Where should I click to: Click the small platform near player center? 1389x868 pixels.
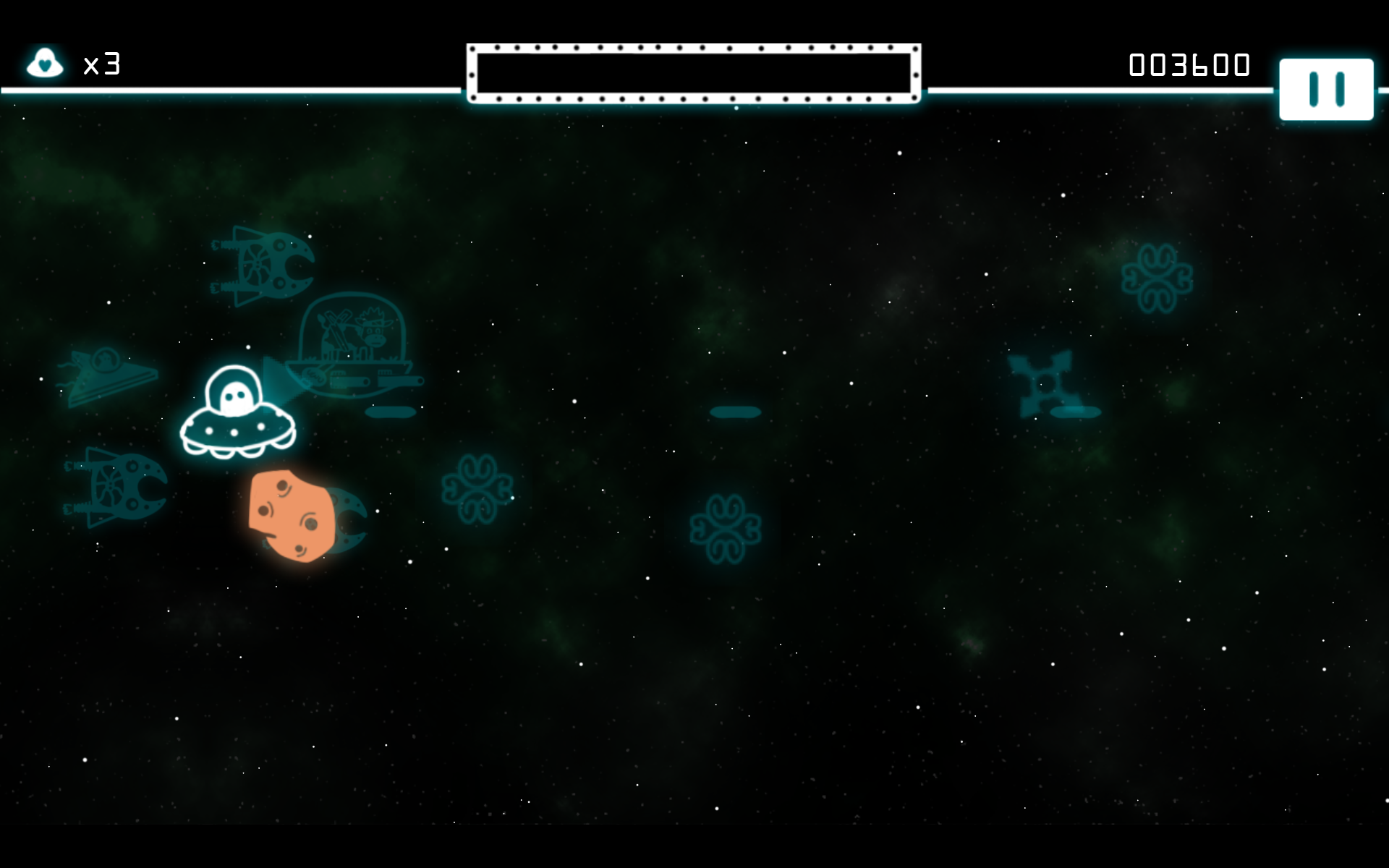pos(389,411)
